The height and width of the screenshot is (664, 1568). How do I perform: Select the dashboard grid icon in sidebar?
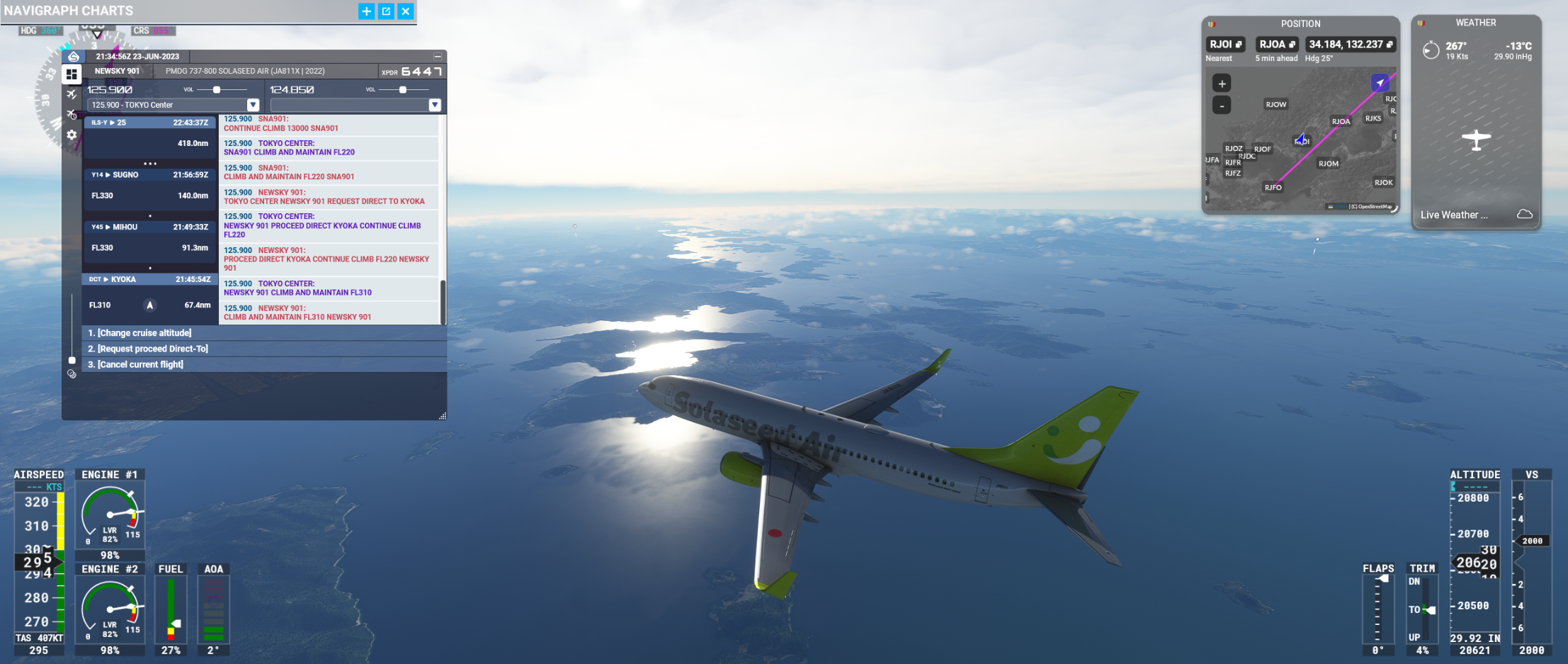(72, 74)
